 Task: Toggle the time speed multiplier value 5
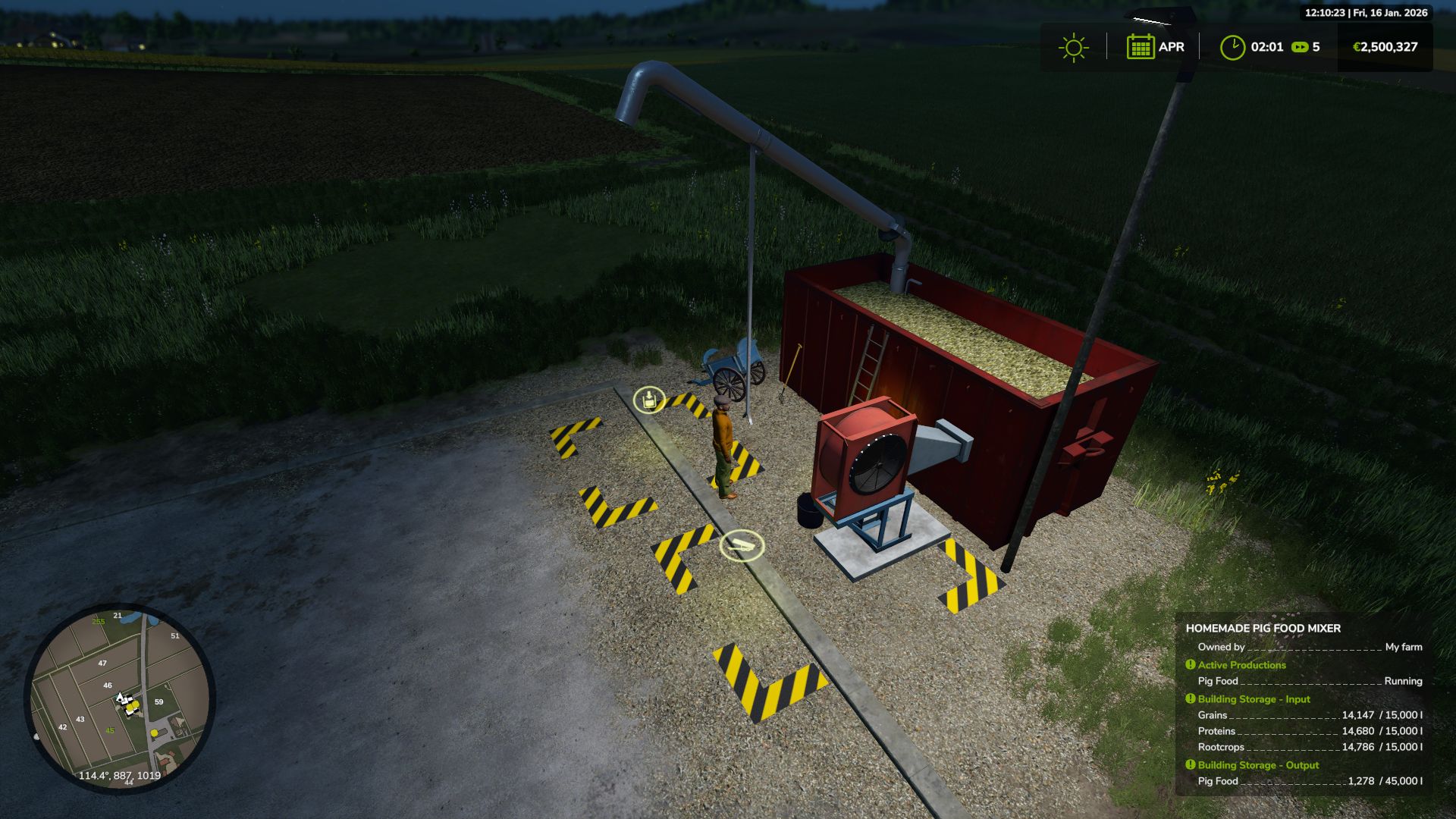(x=1316, y=47)
